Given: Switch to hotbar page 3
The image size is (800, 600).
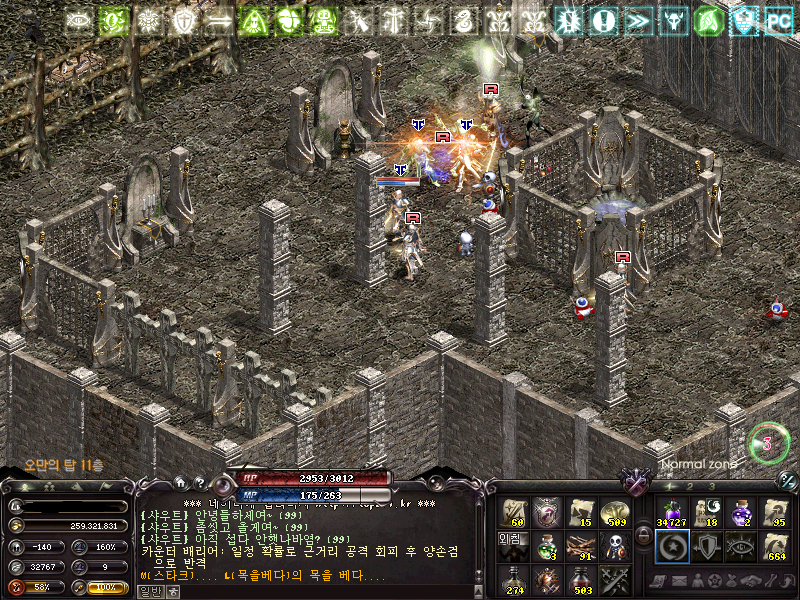Looking at the screenshot, I should click(x=711, y=486).
